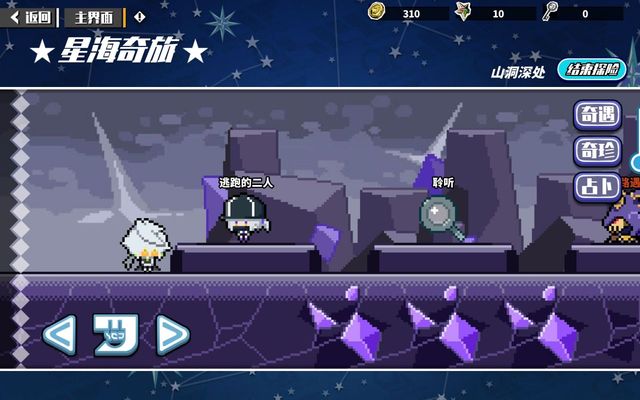Screen dimensions: 640x400
Task: Open the 占卜 divination panel
Action: pos(597,186)
